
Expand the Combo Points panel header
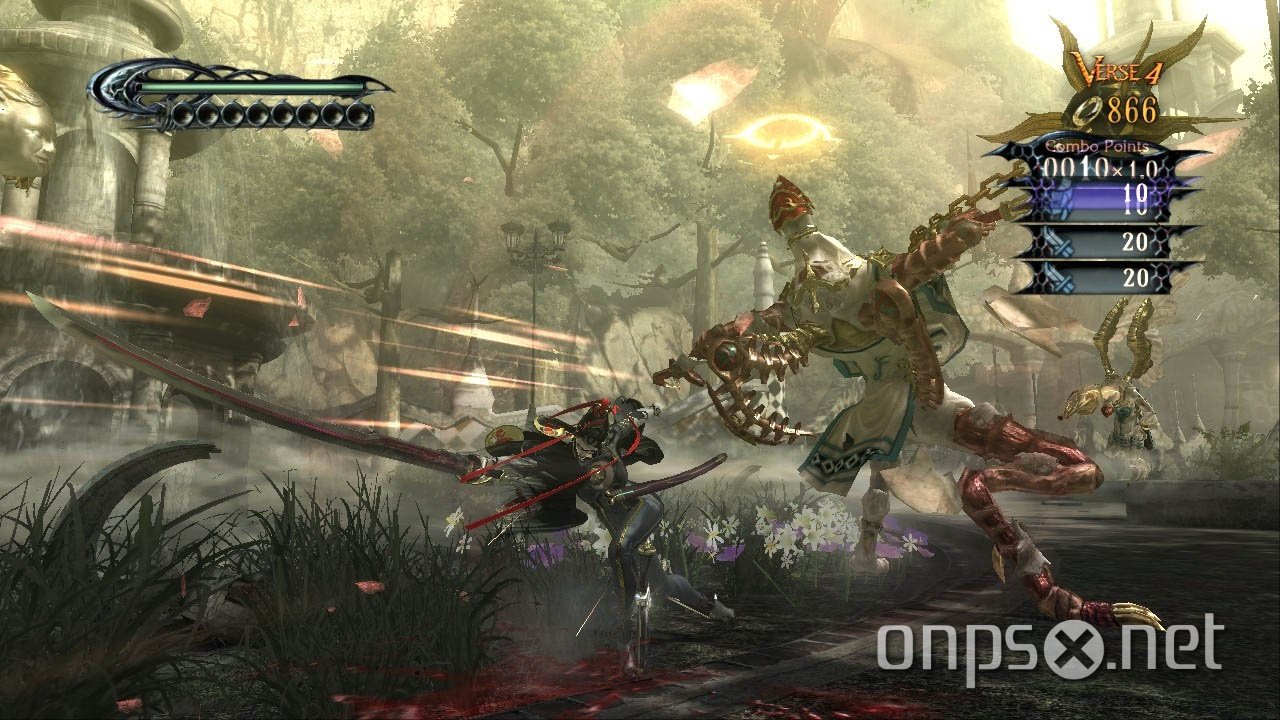1096,145
